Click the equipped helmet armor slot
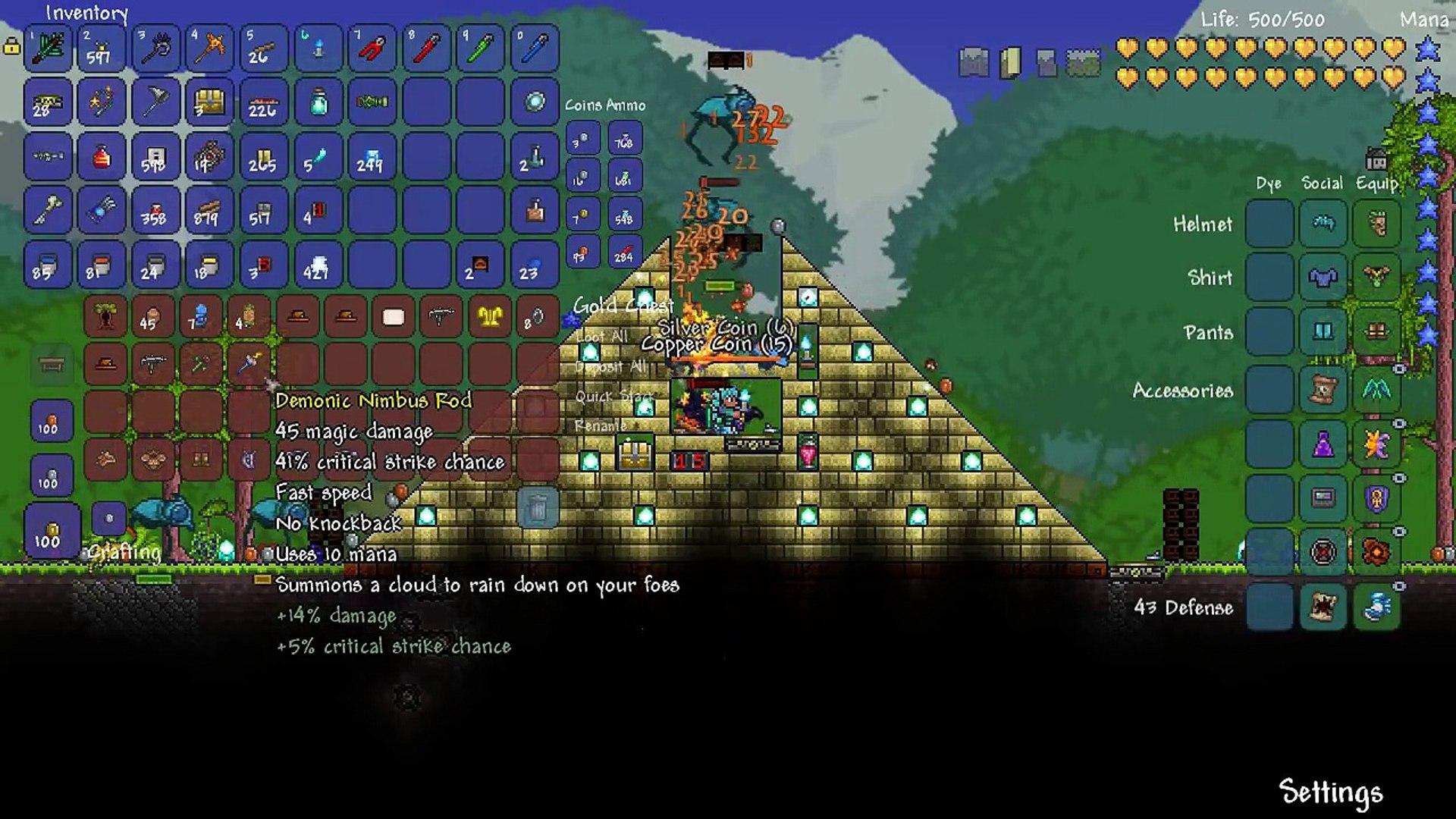Screen dimensions: 1456x819 point(1376,224)
